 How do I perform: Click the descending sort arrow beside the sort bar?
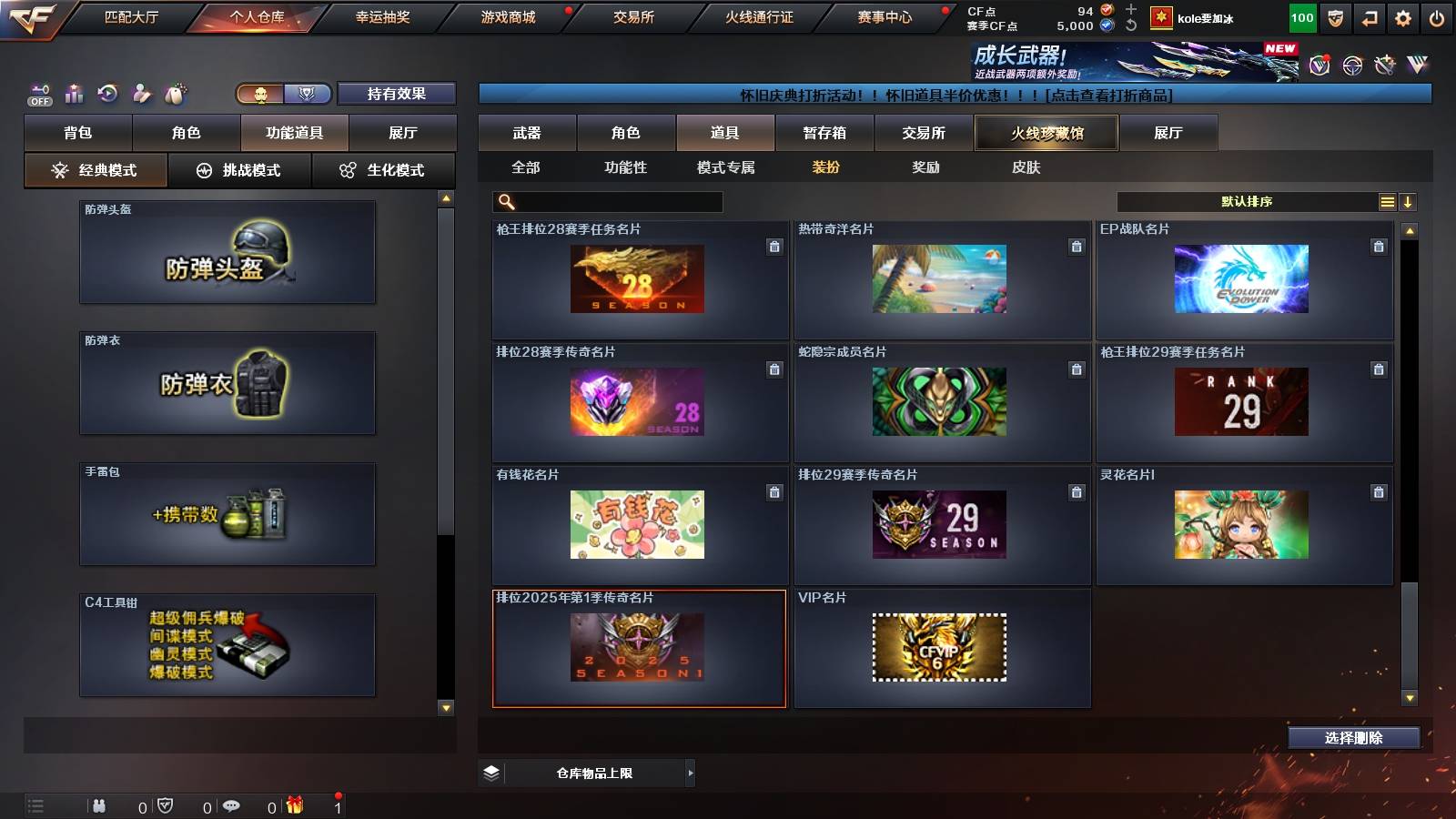(x=1408, y=201)
